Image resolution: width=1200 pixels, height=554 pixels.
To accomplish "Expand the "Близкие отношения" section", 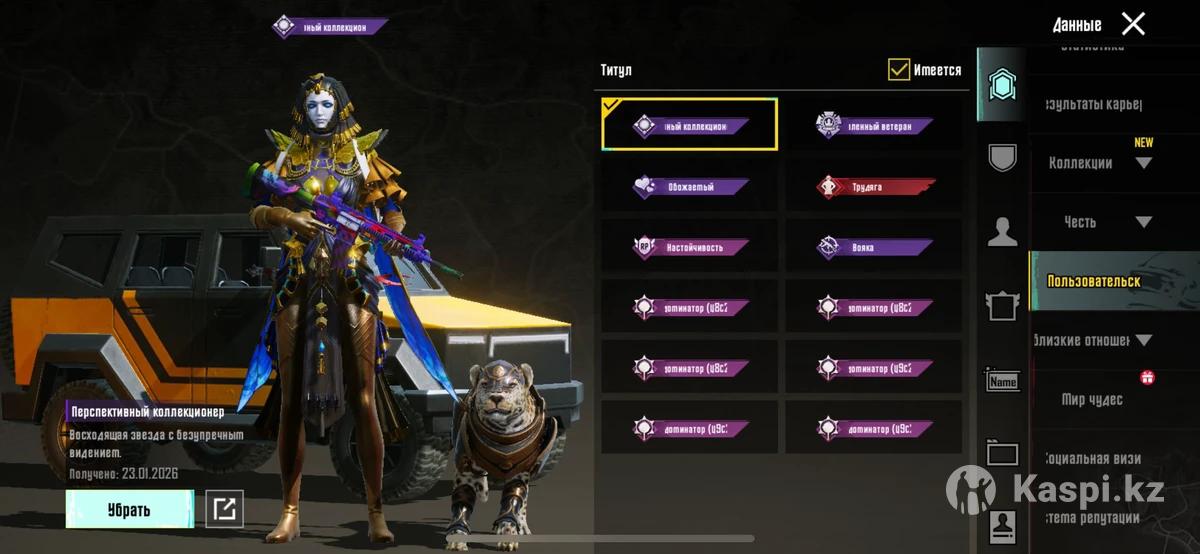I will click(1095, 340).
